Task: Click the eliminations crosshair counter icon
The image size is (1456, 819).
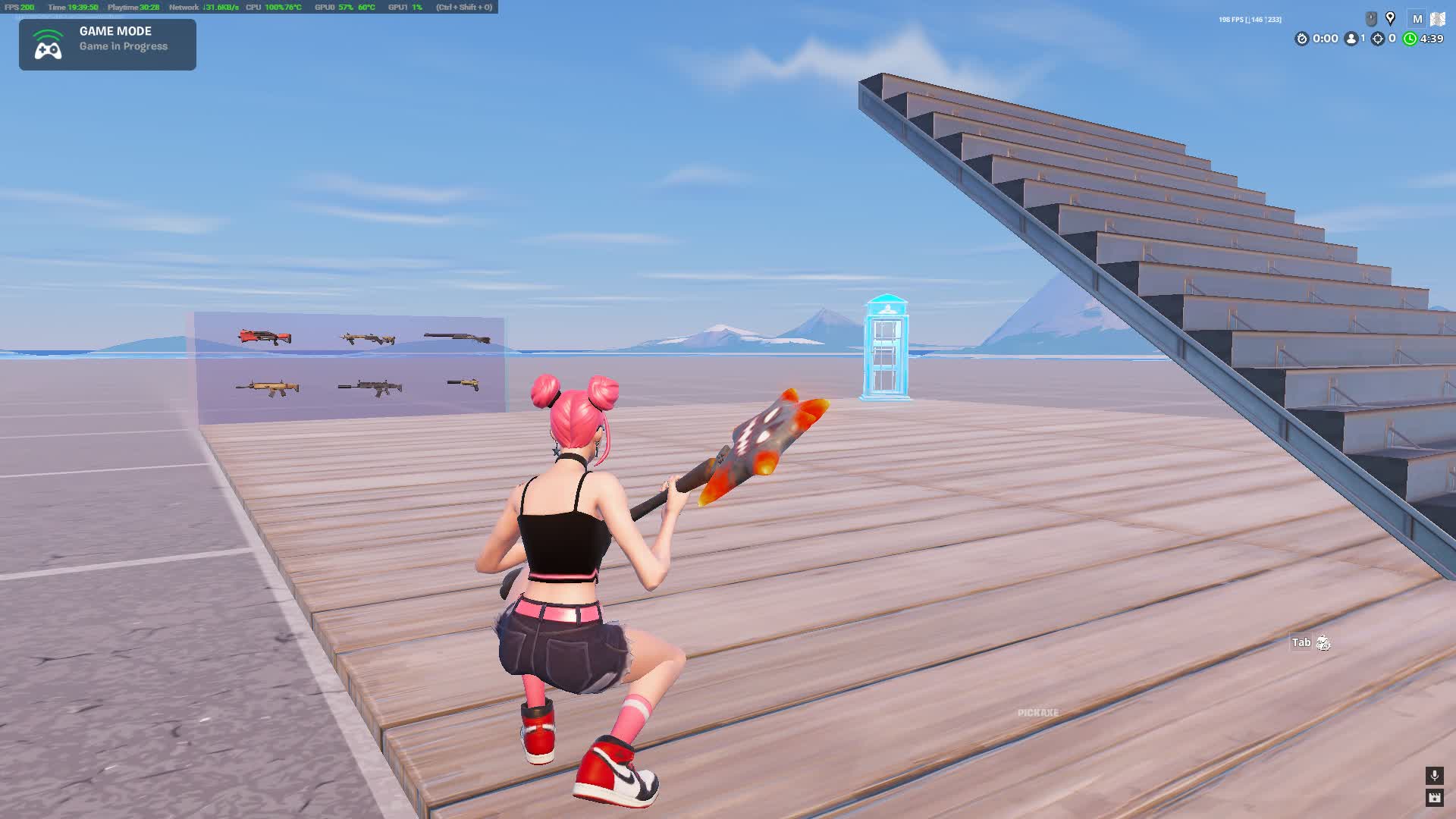Action: 1377,38
